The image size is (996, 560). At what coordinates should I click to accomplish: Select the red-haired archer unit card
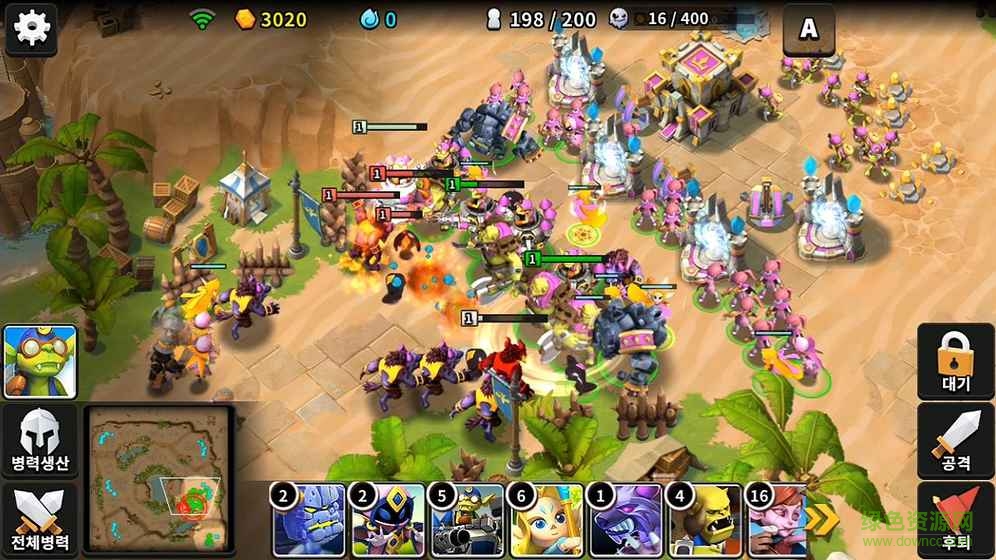point(781,520)
